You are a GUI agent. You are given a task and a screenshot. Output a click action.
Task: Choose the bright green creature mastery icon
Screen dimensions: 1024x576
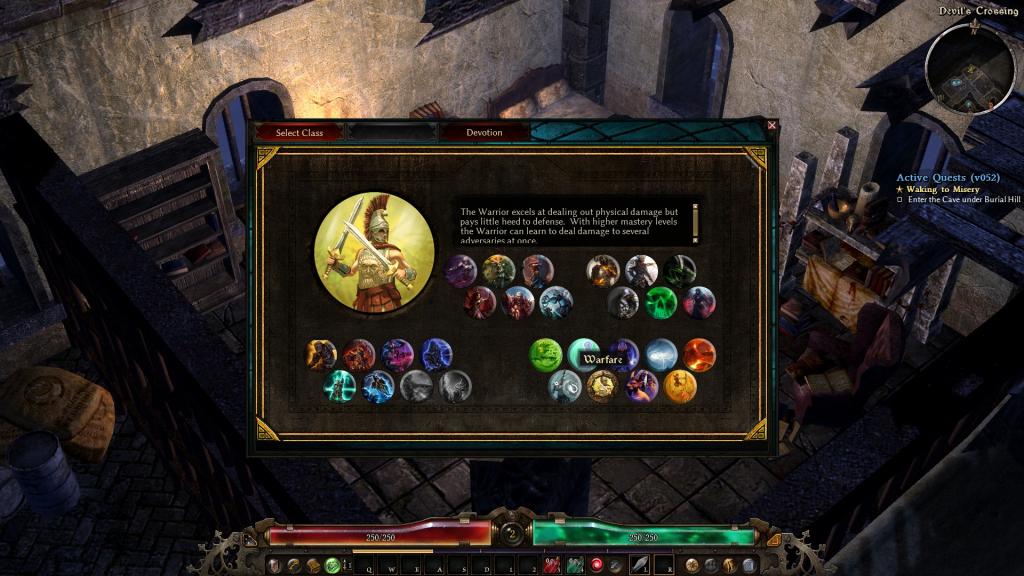tap(546, 355)
